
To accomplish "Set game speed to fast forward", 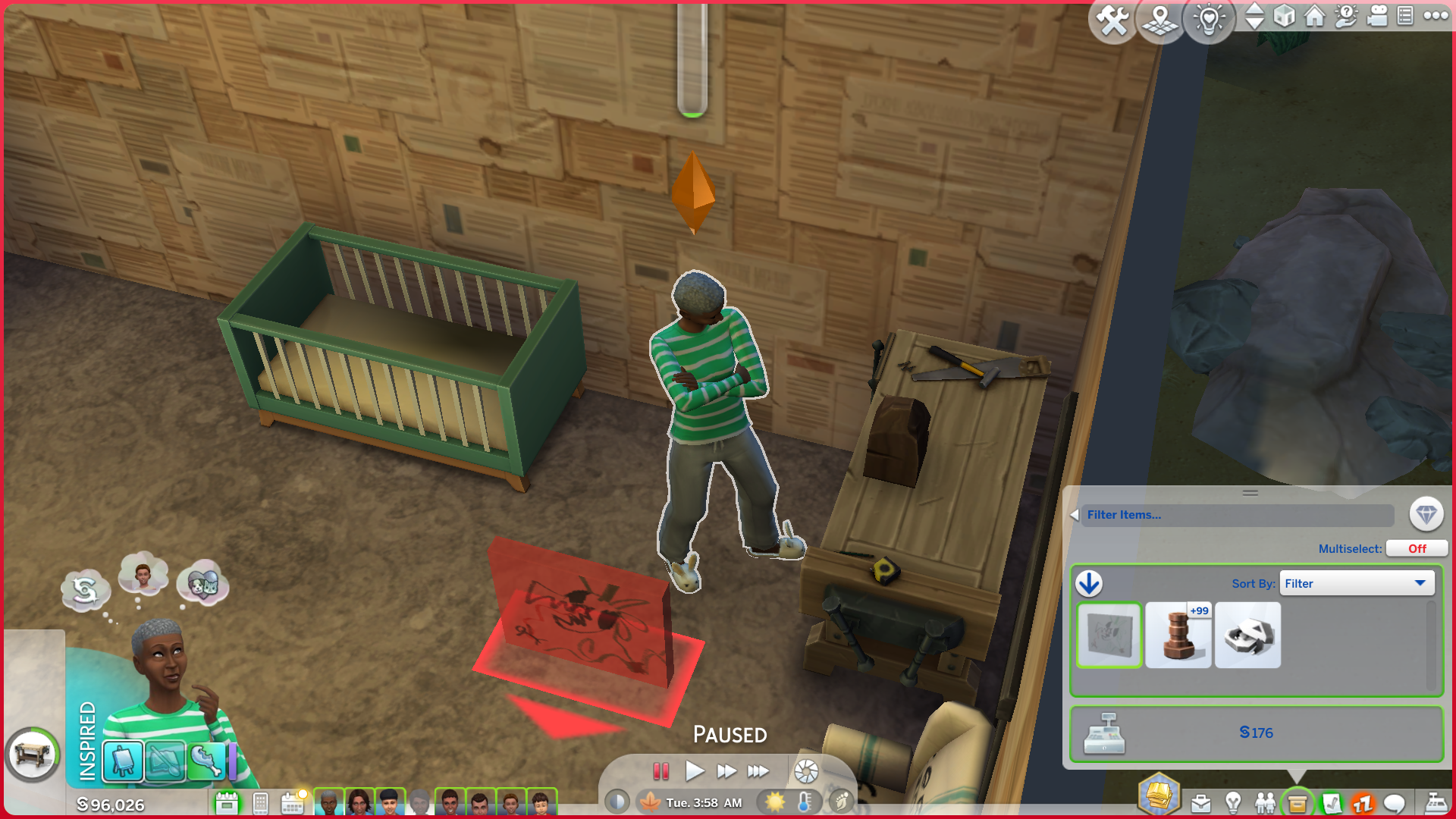I will click(726, 771).
